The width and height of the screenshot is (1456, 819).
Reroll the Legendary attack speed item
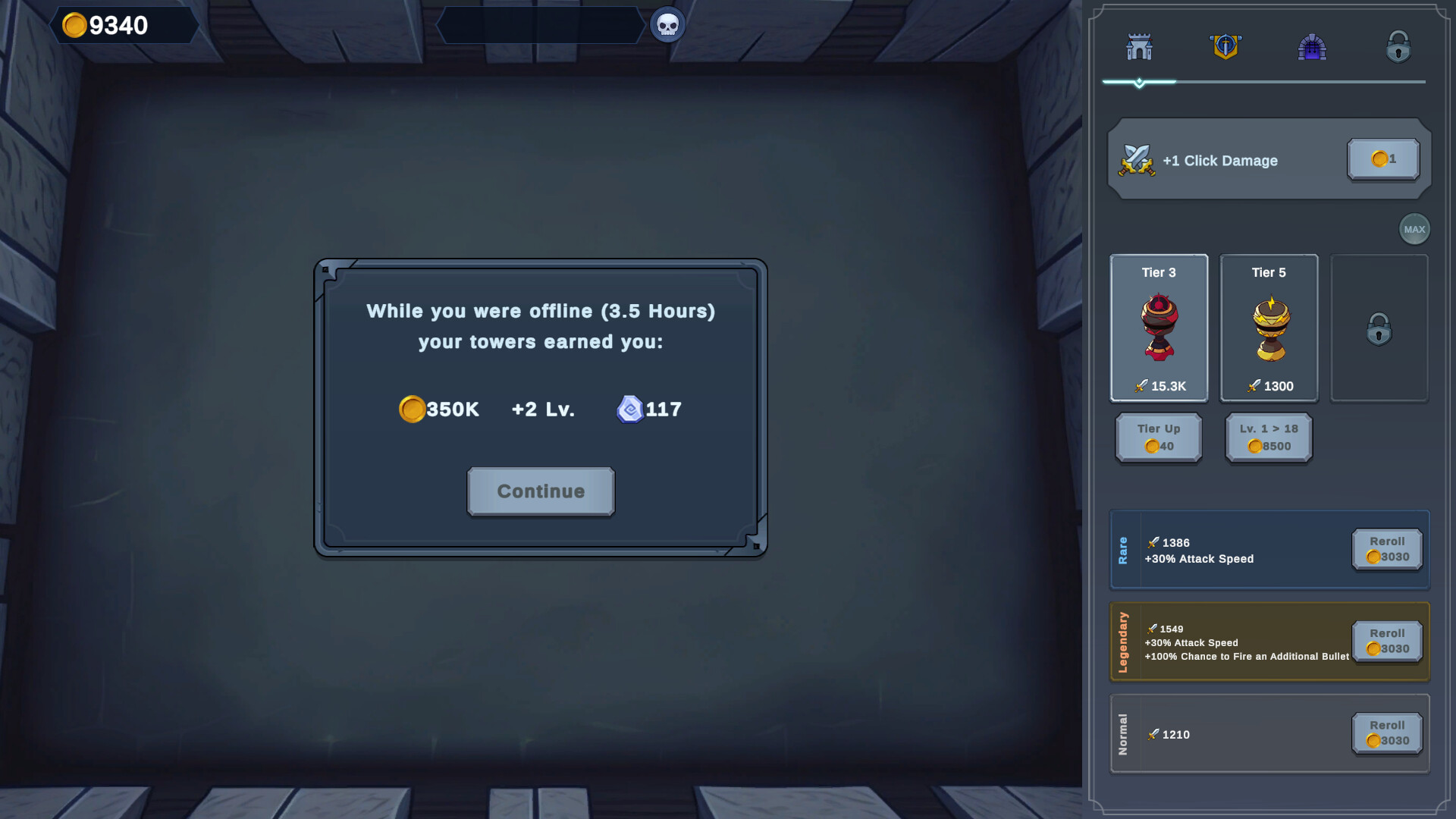coord(1386,641)
